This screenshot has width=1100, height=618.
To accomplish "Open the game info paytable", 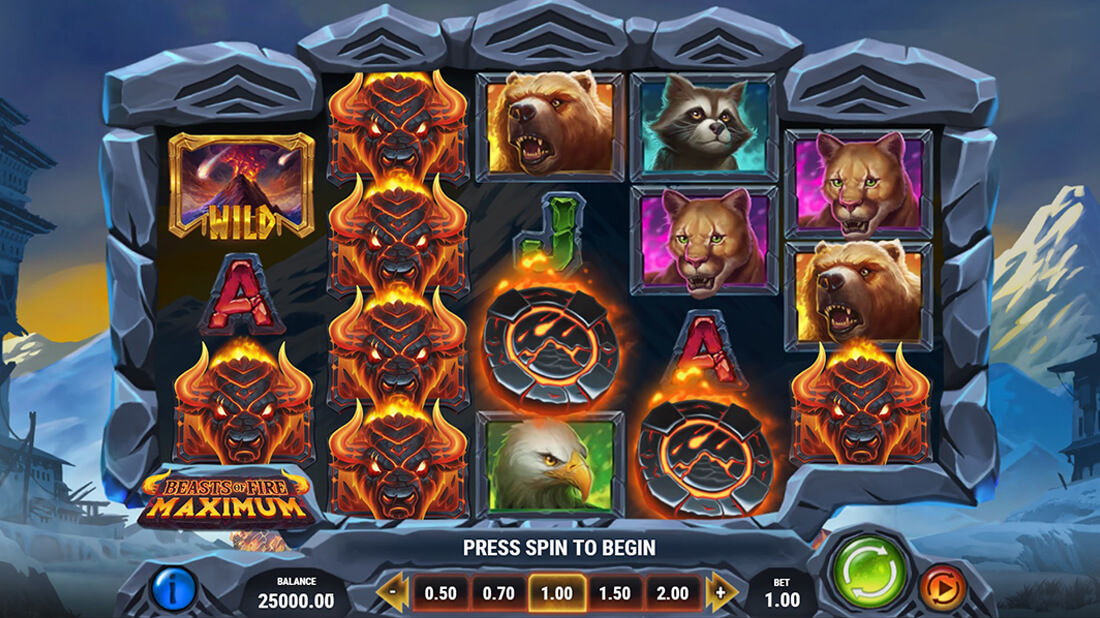I will point(174,589).
